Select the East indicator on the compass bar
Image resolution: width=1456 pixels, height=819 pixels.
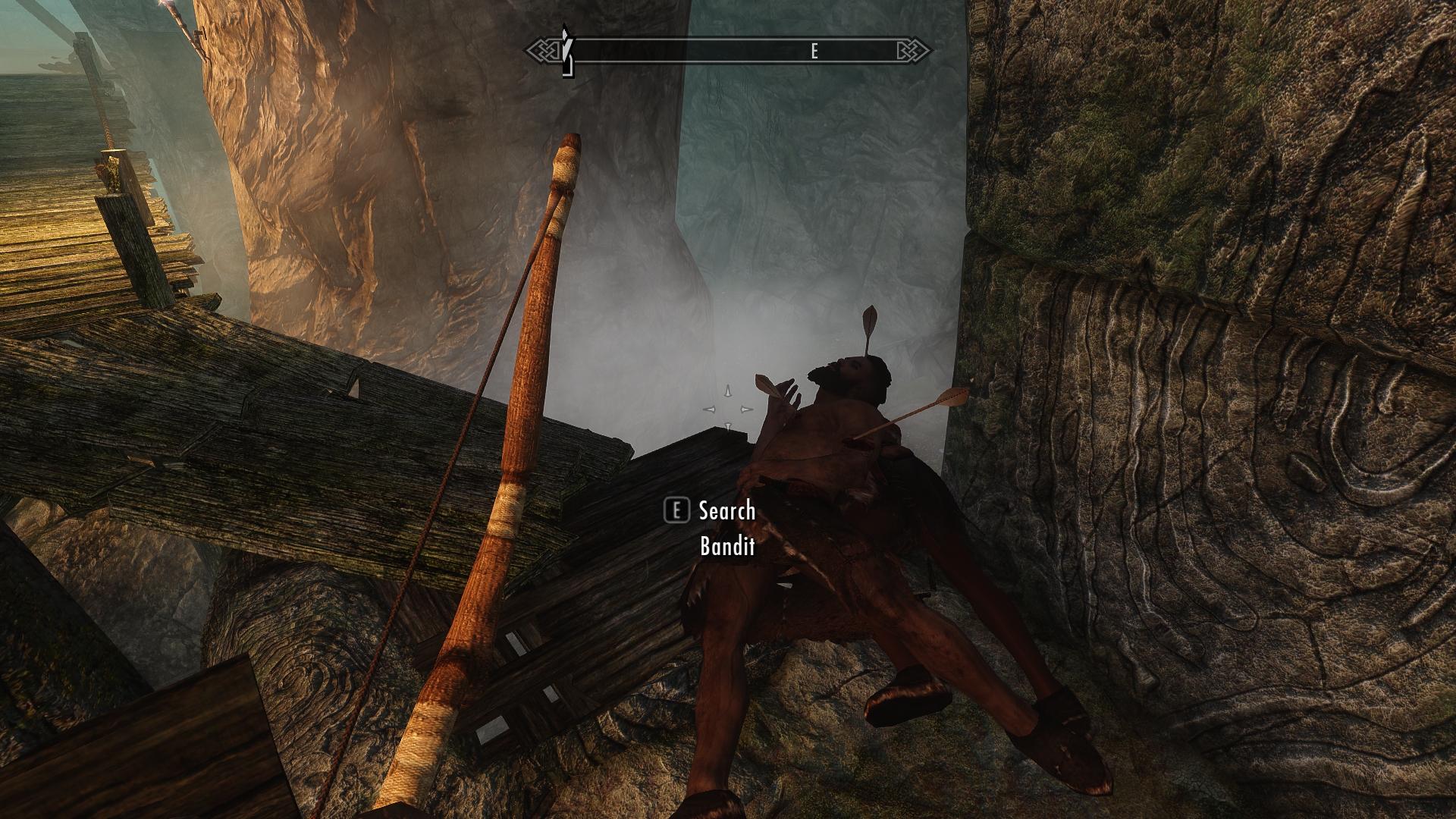814,51
